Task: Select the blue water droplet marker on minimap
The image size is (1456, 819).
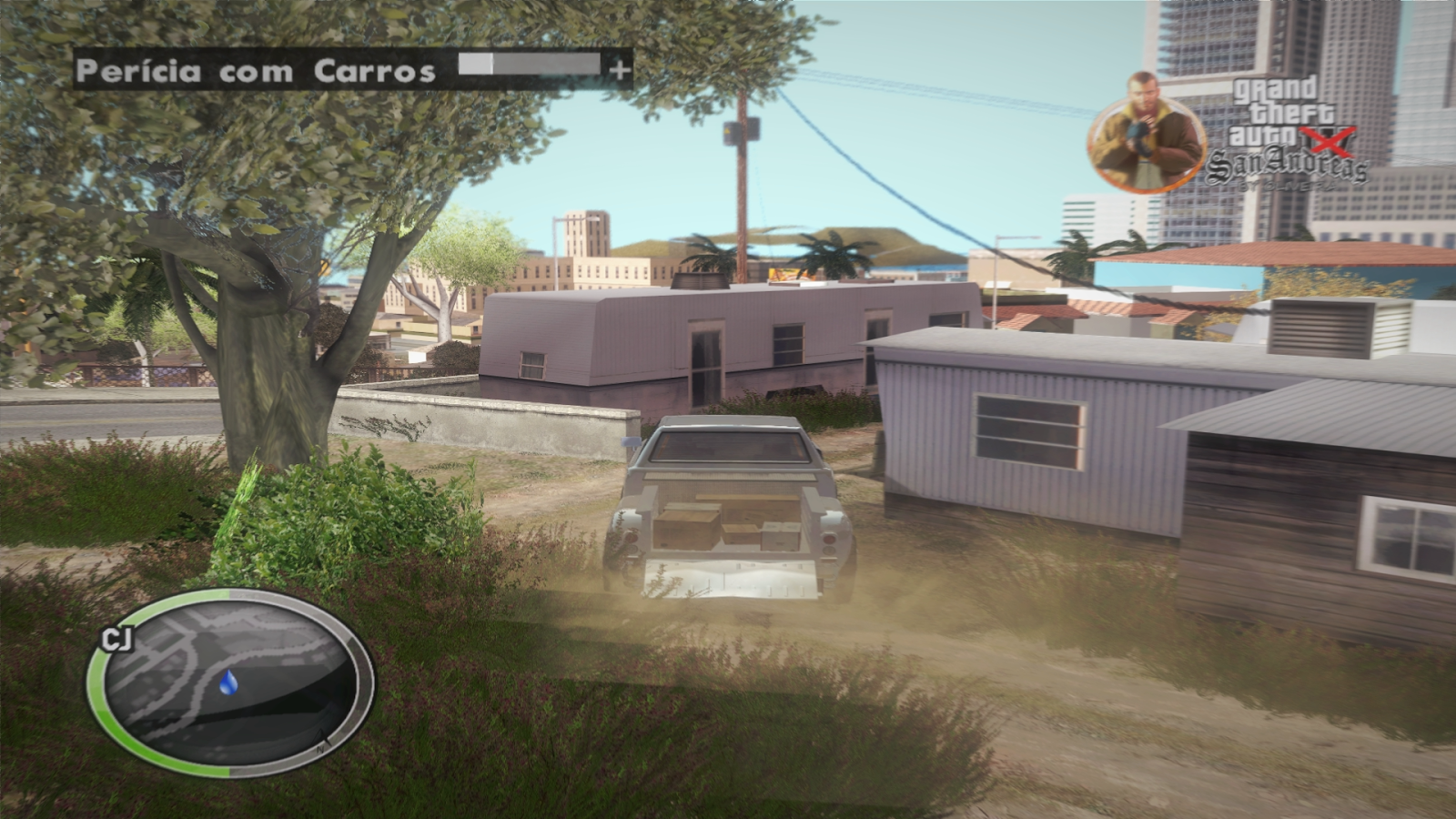Action: click(228, 682)
